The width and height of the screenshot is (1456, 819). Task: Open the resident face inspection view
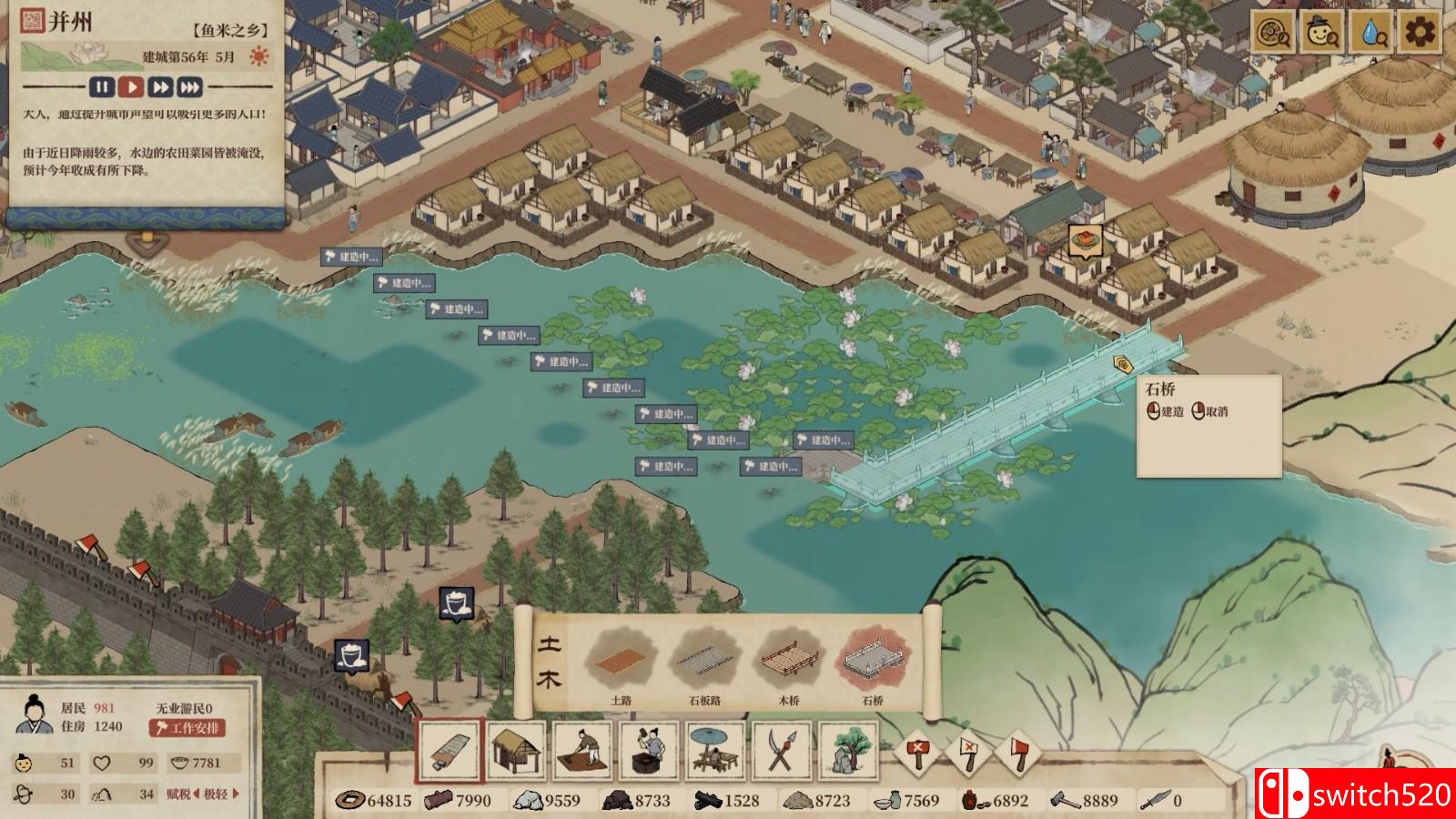pos(1321,35)
